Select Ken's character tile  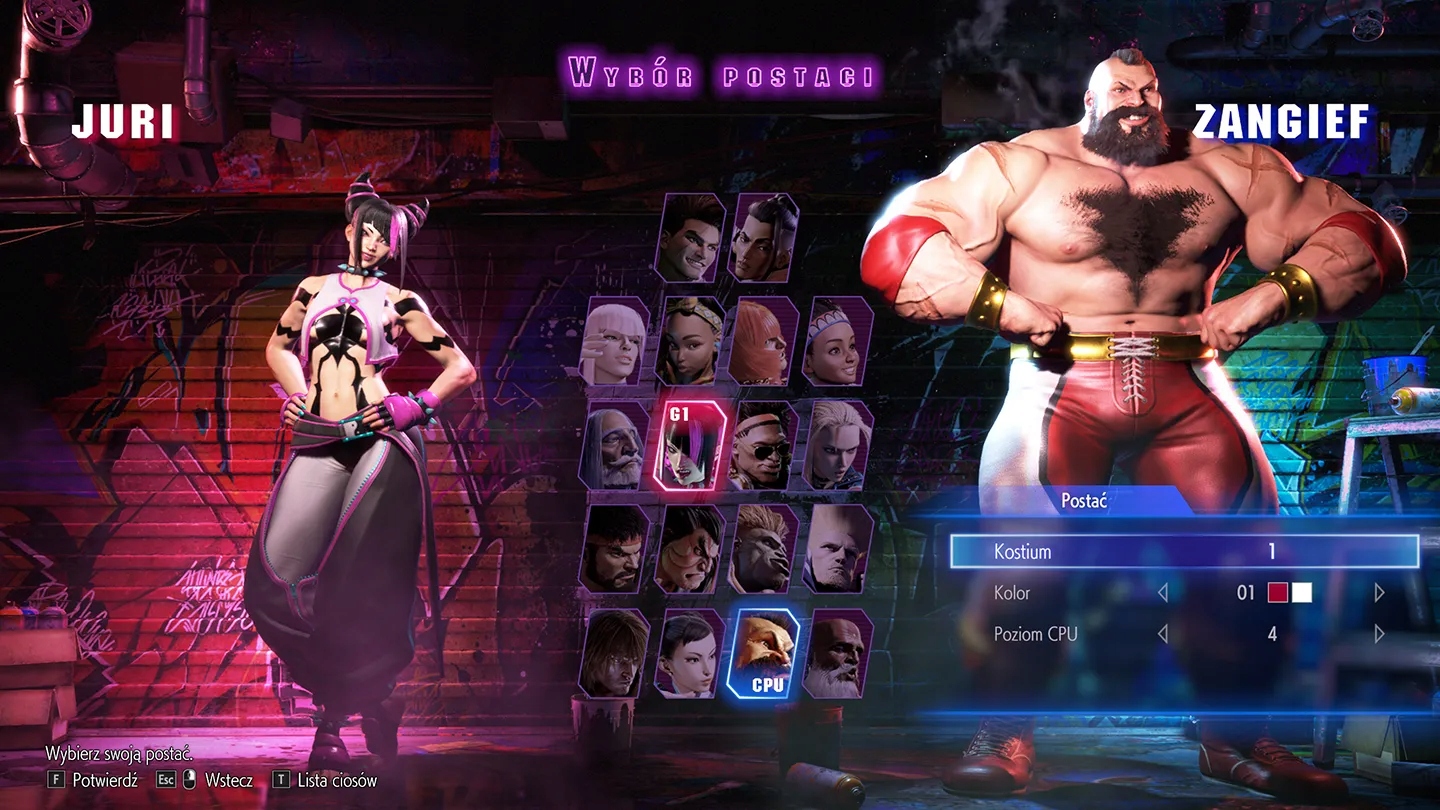616,653
